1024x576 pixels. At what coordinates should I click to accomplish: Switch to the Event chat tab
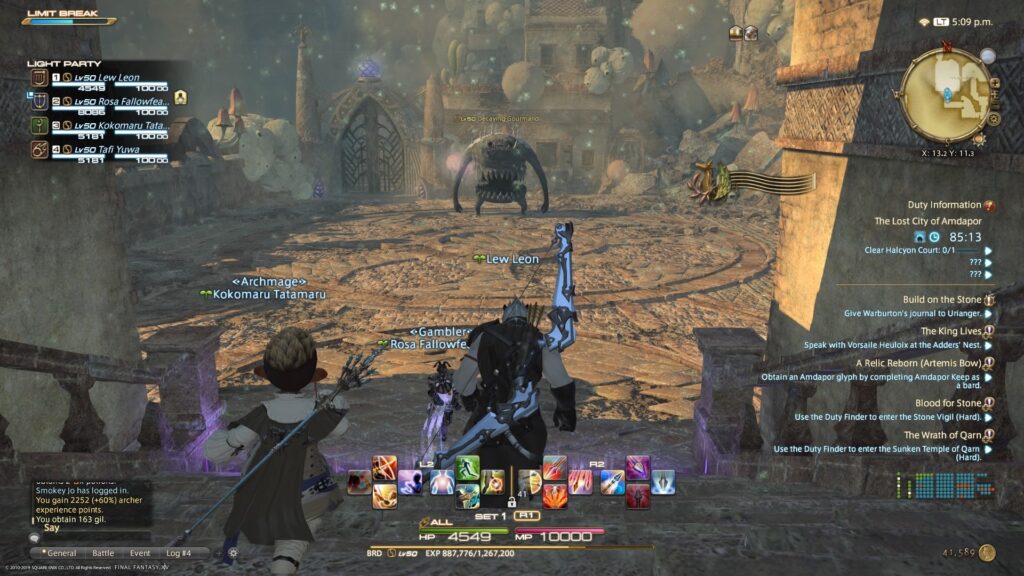click(x=140, y=552)
